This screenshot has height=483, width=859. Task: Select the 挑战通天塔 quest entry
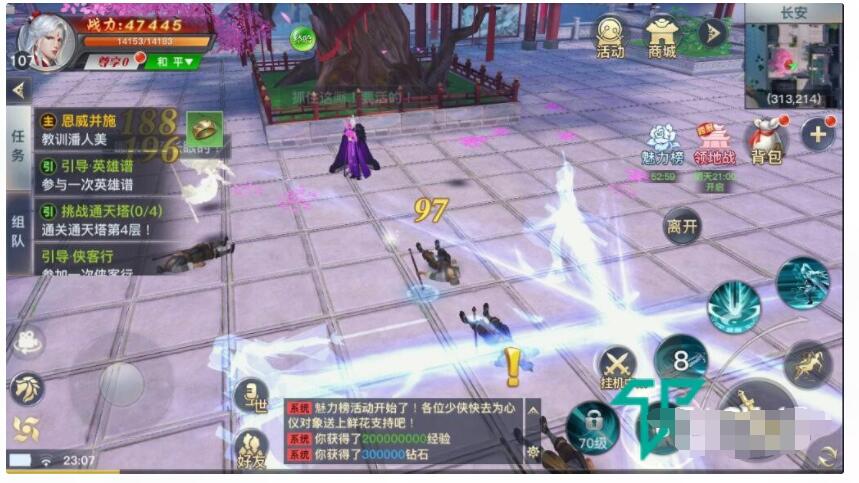click(100, 221)
